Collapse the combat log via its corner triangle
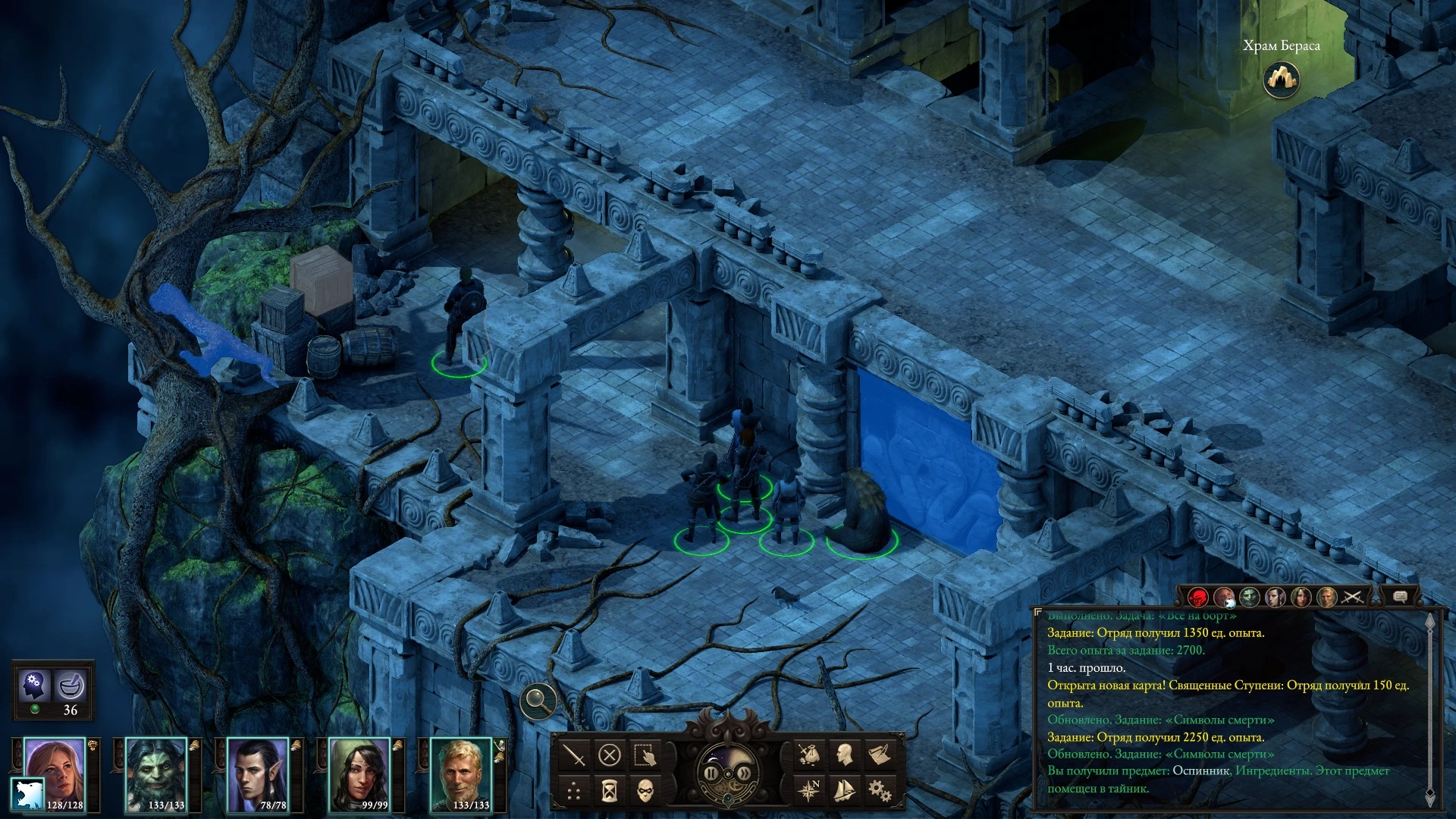Image resolution: width=1456 pixels, height=819 pixels. click(x=1038, y=611)
